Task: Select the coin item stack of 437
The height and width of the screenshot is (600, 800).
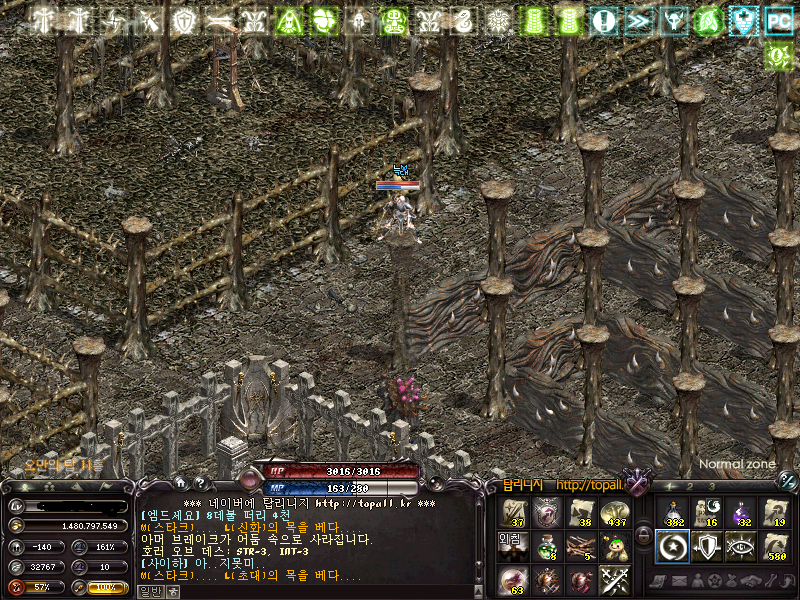Action: tap(614, 512)
